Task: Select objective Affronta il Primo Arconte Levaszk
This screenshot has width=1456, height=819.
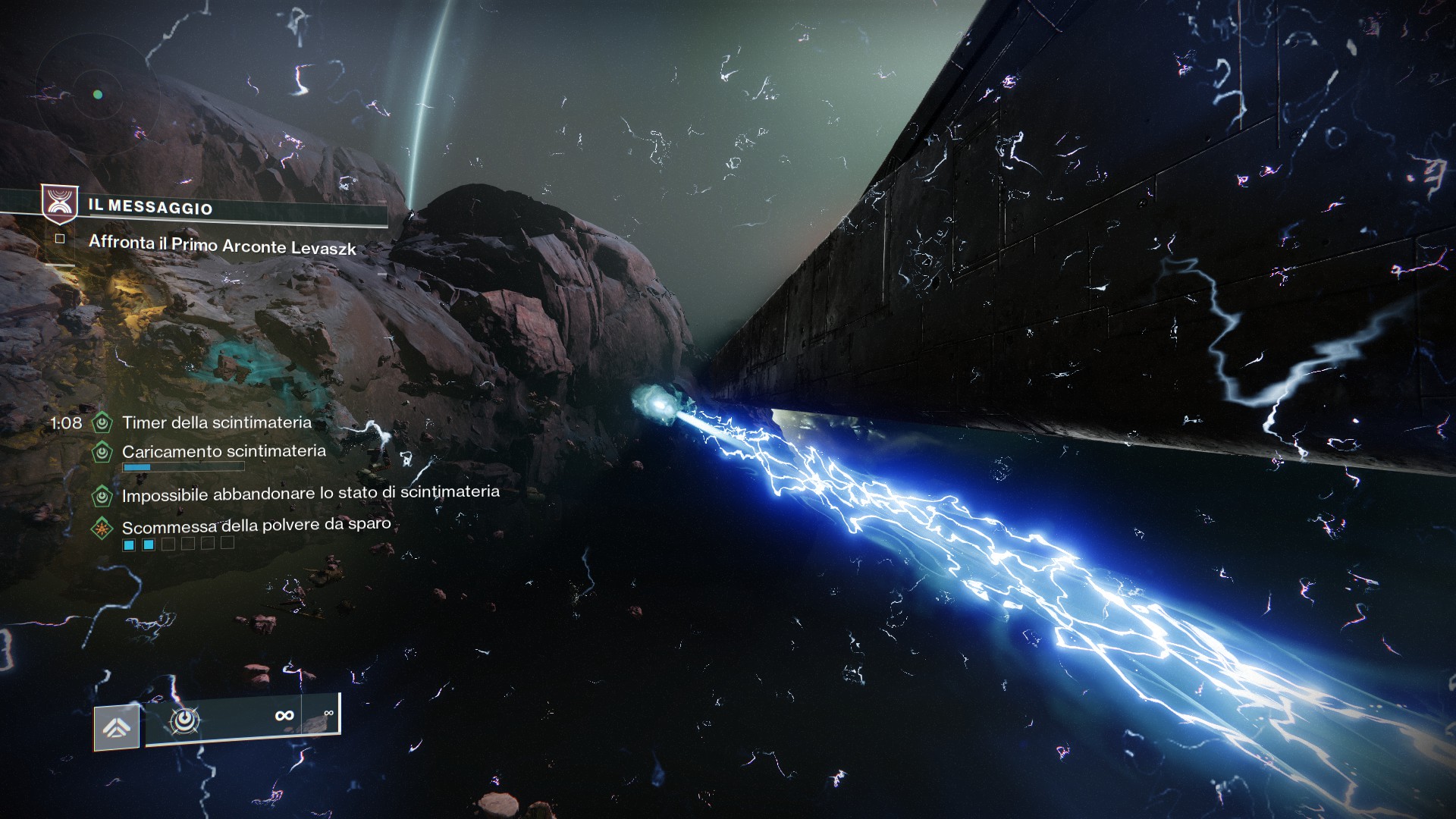Action: [x=221, y=244]
